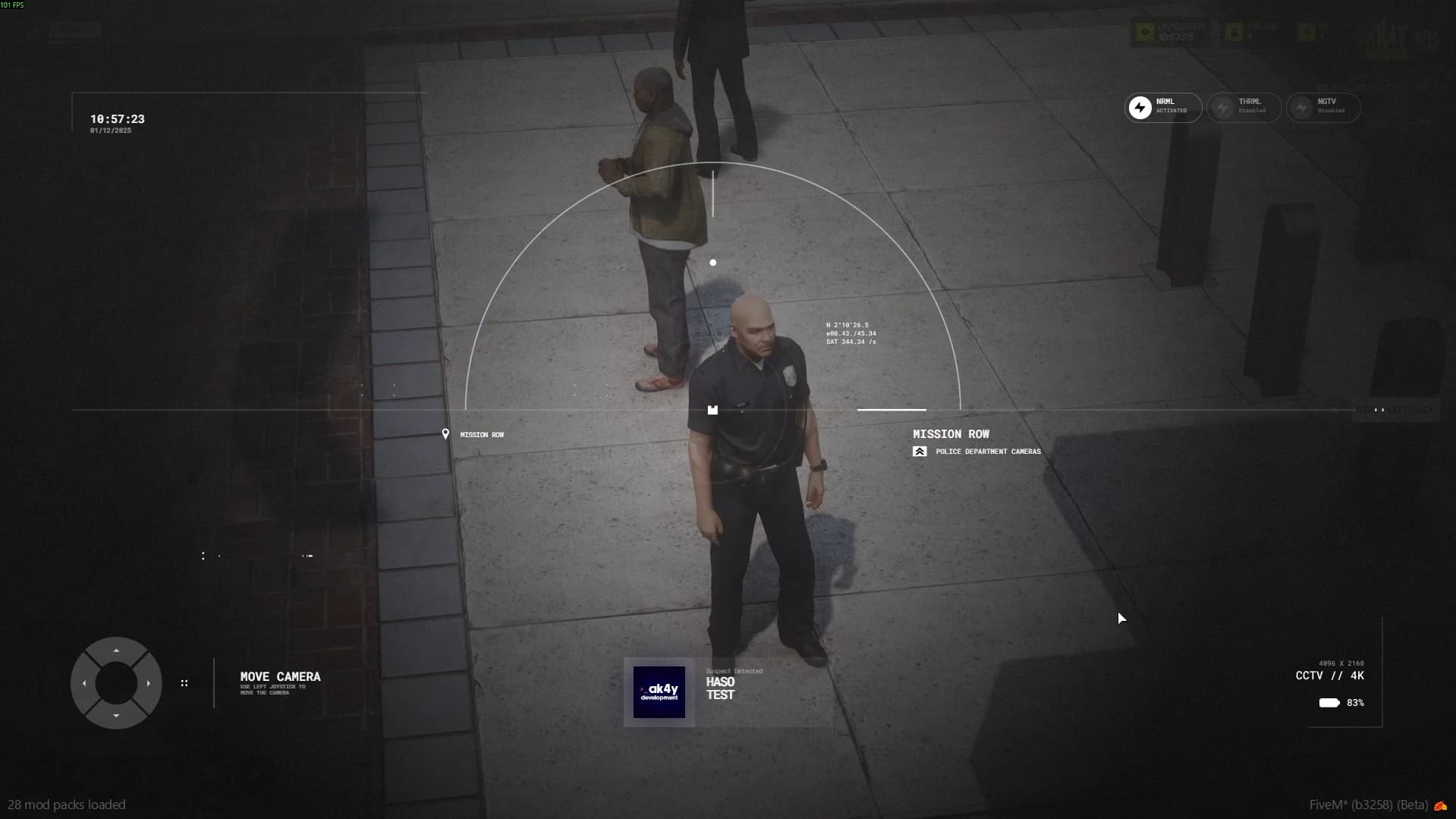Select the MISSION ROW camera zone label
1456x819 pixels.
[x=951, y=433]
